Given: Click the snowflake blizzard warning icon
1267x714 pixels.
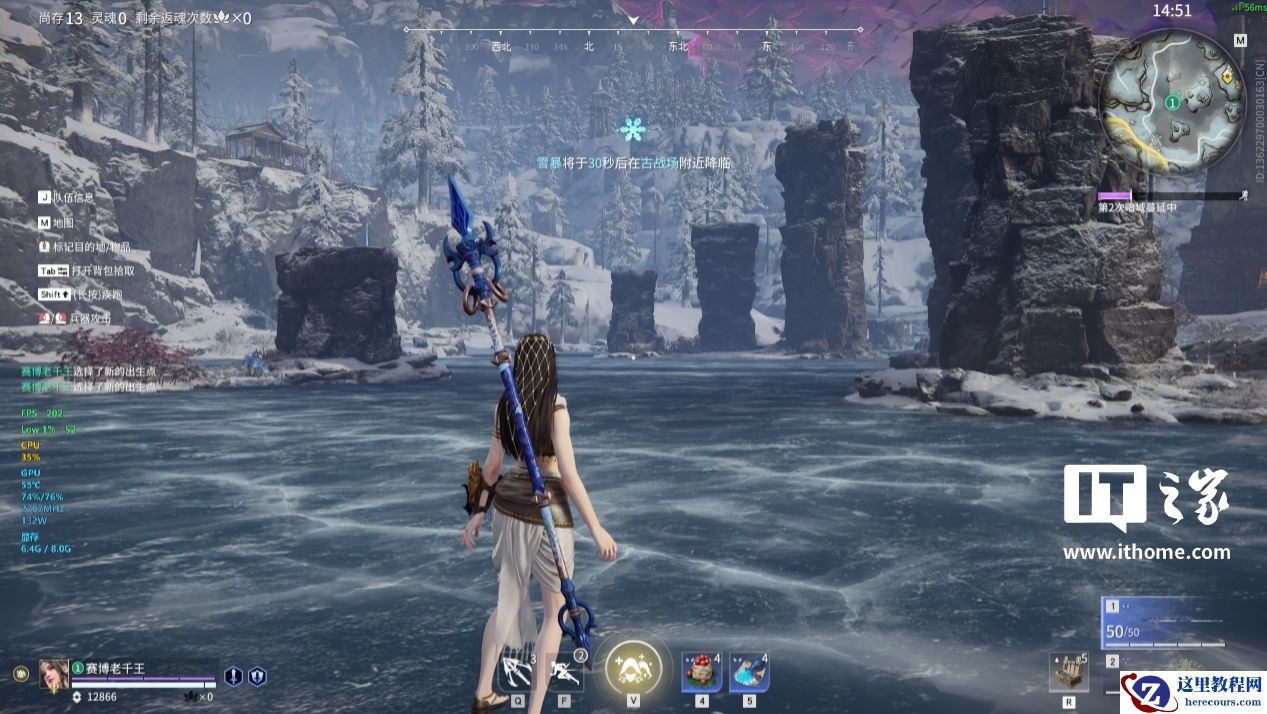Looking at the screenshot, I should point(632,129).
